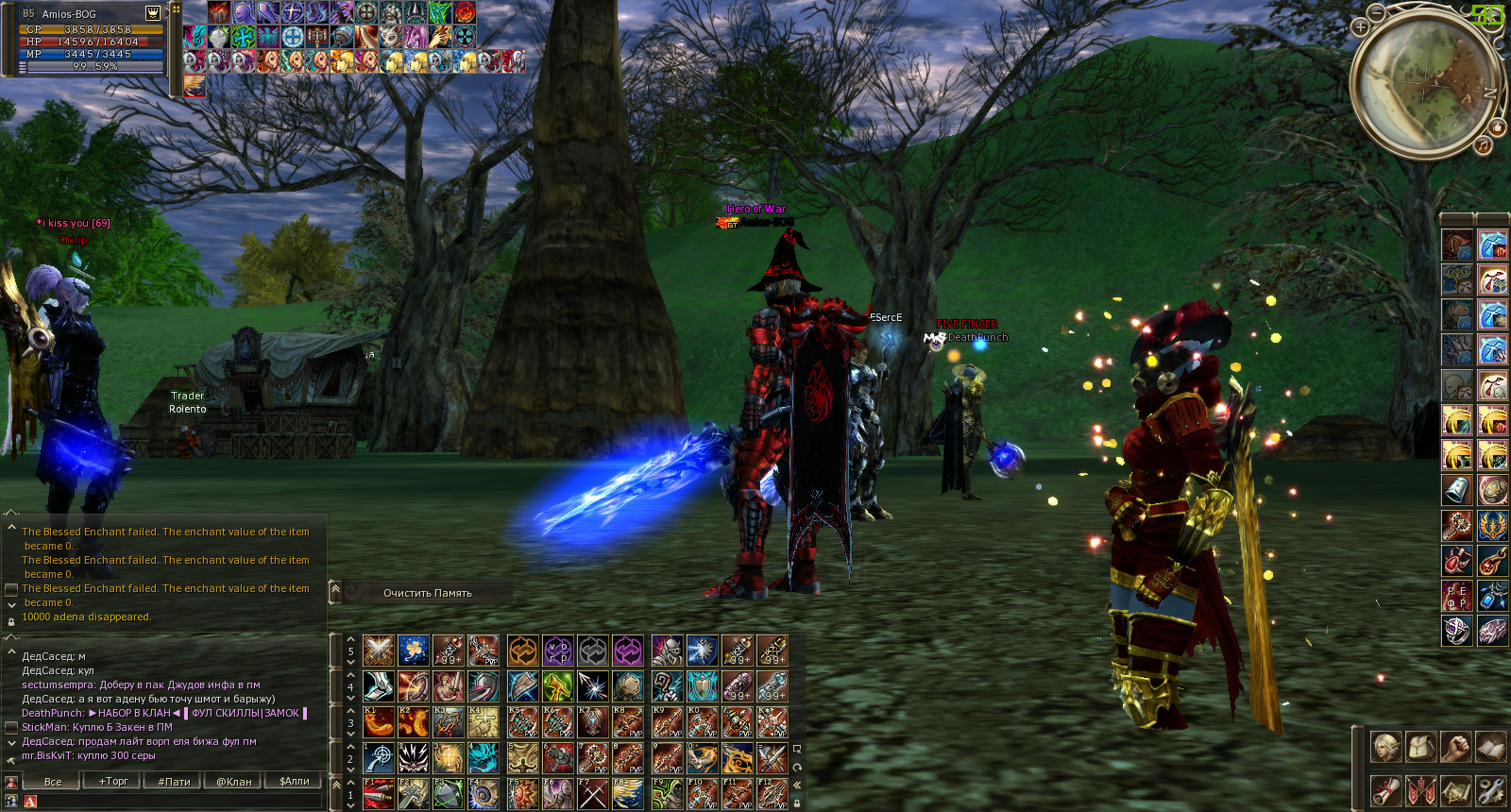Switch to the "Все" chat tab

53,781
